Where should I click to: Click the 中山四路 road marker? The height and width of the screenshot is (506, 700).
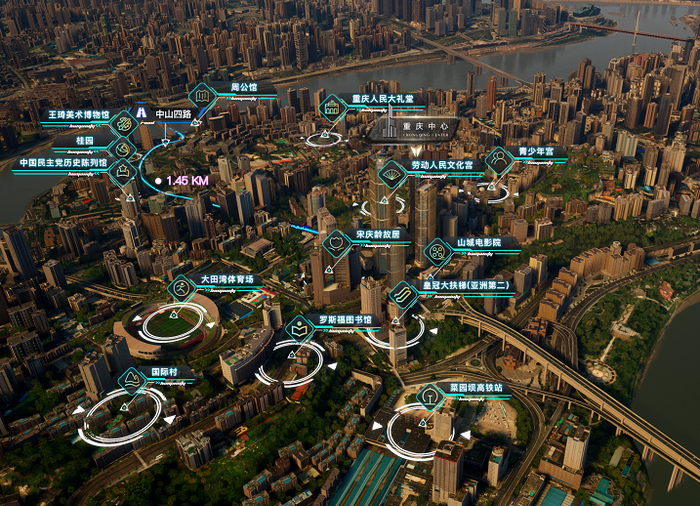(141, 114)
